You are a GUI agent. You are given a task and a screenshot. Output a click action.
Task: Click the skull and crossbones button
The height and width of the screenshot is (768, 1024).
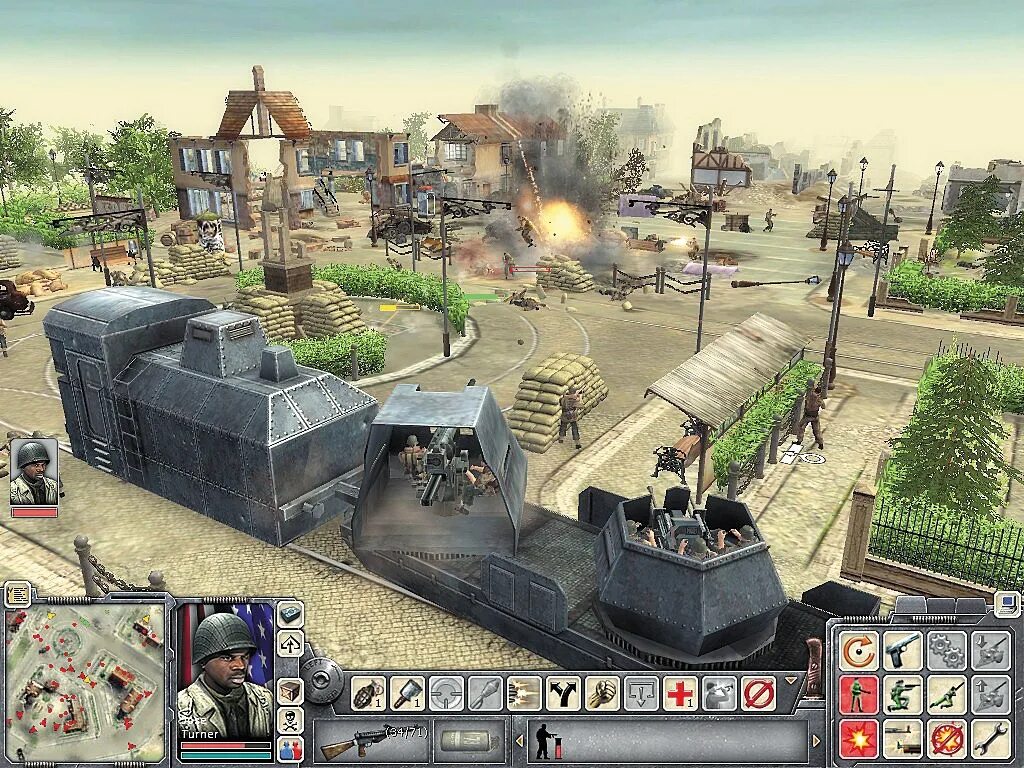click(290, 720)
